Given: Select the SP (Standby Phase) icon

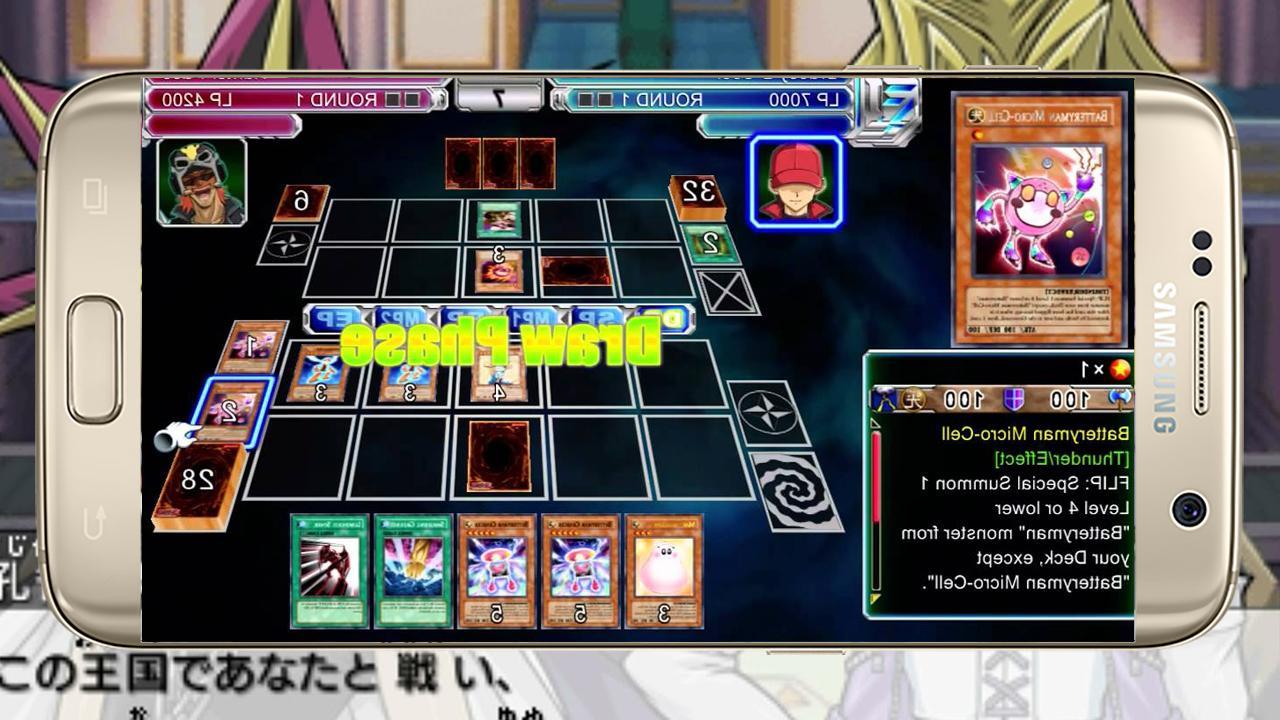Looking at the screenshot, I should [595, 318].
